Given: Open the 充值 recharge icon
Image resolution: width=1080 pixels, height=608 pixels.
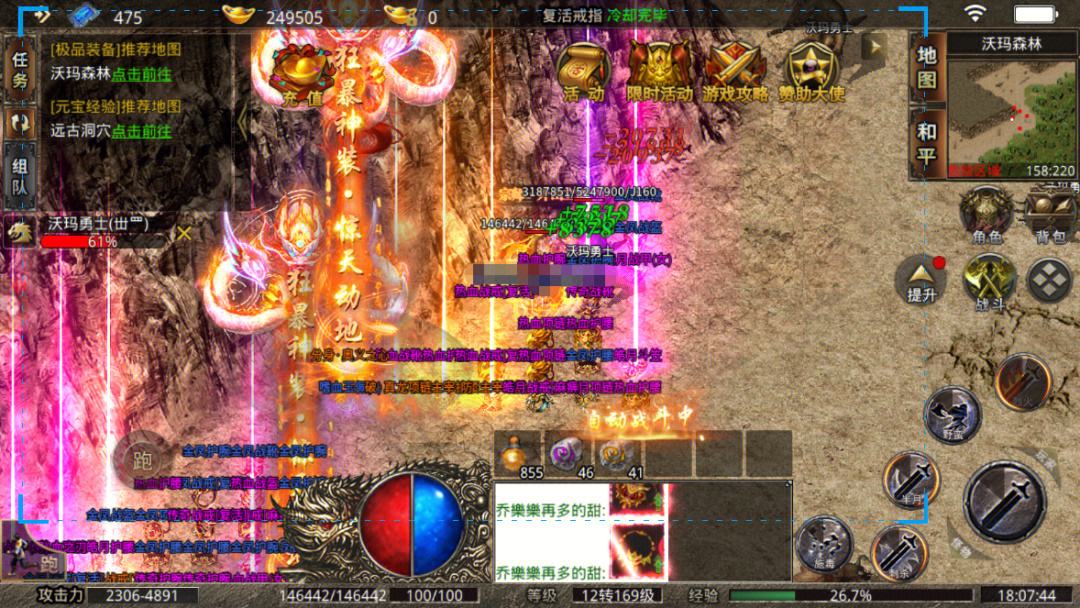Looking at the screenshot, I should coord(300,70).
